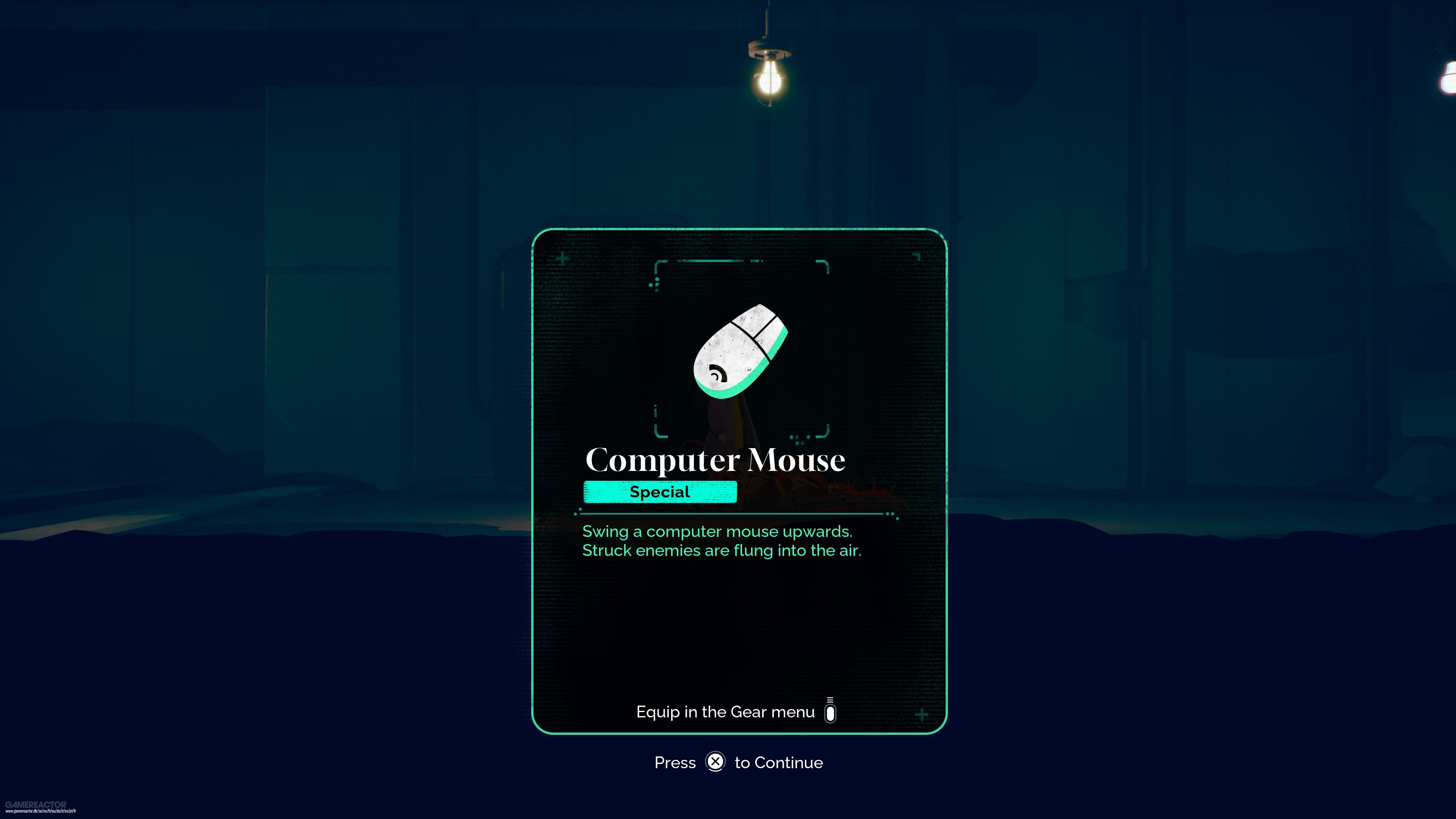Open the Equip in the Gear menu option
The height and width of the screenshot is (819, 1456).
pos(726,712)
